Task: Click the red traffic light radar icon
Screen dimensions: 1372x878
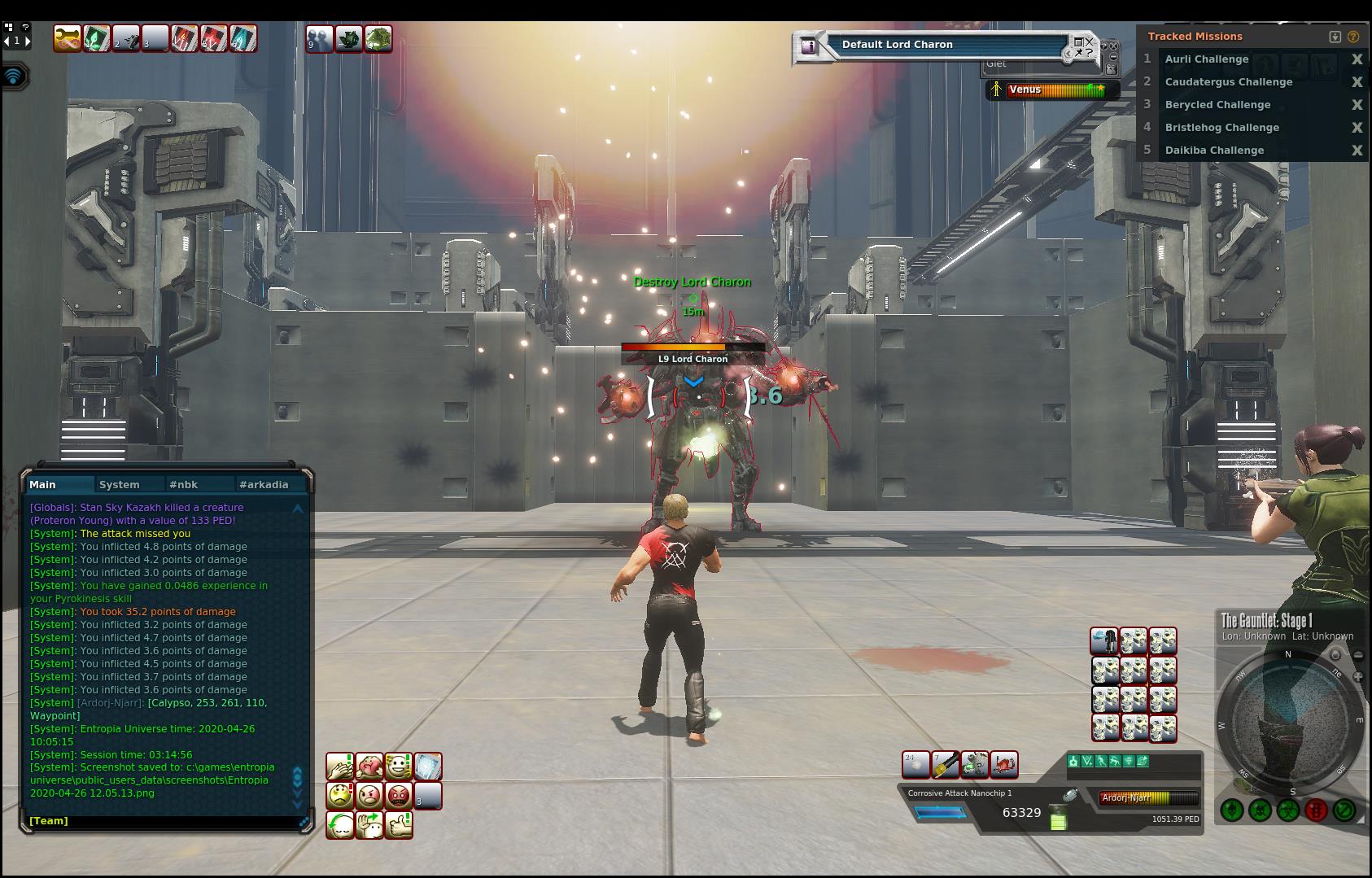Action: [1316, 810]
